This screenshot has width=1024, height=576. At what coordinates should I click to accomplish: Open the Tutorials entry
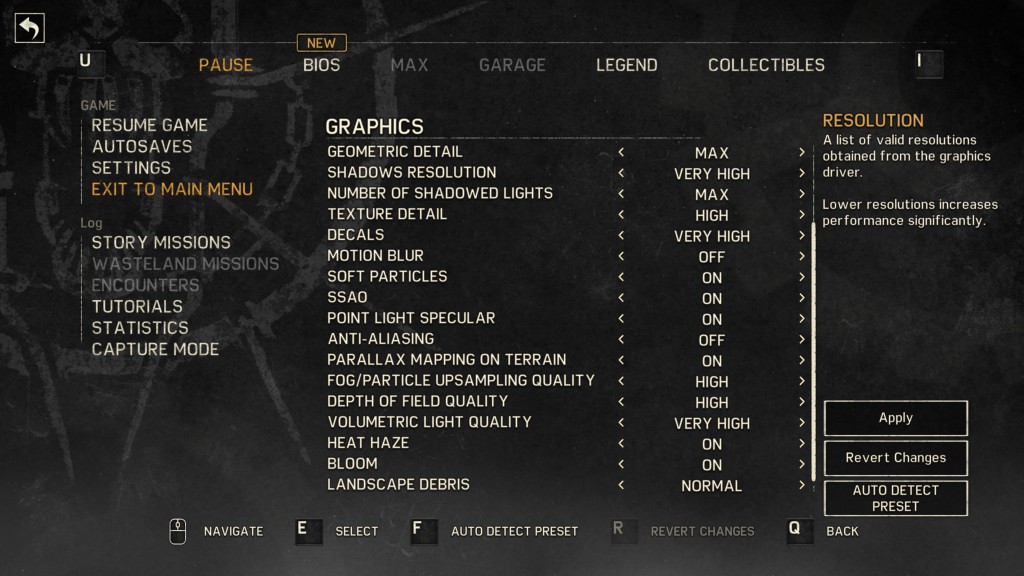(137, 307)
